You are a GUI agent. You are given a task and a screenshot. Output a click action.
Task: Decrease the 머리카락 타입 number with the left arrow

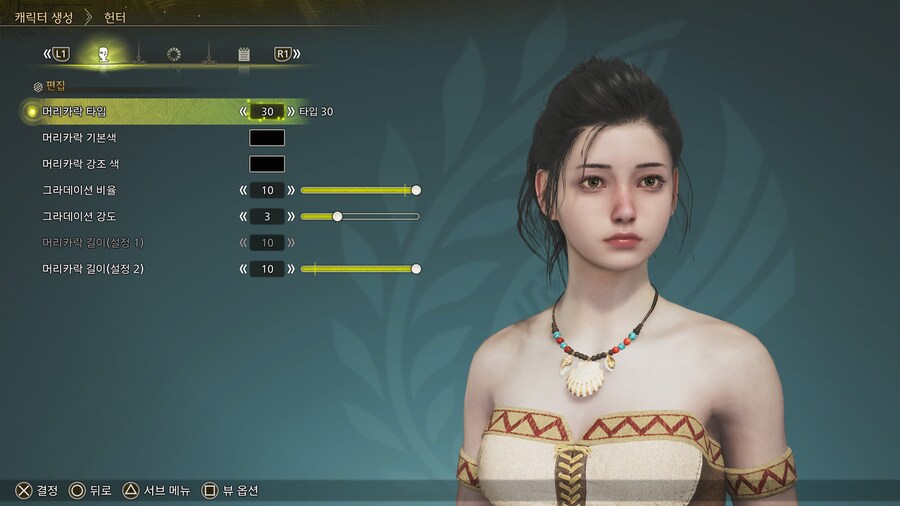tap(243, 111)
